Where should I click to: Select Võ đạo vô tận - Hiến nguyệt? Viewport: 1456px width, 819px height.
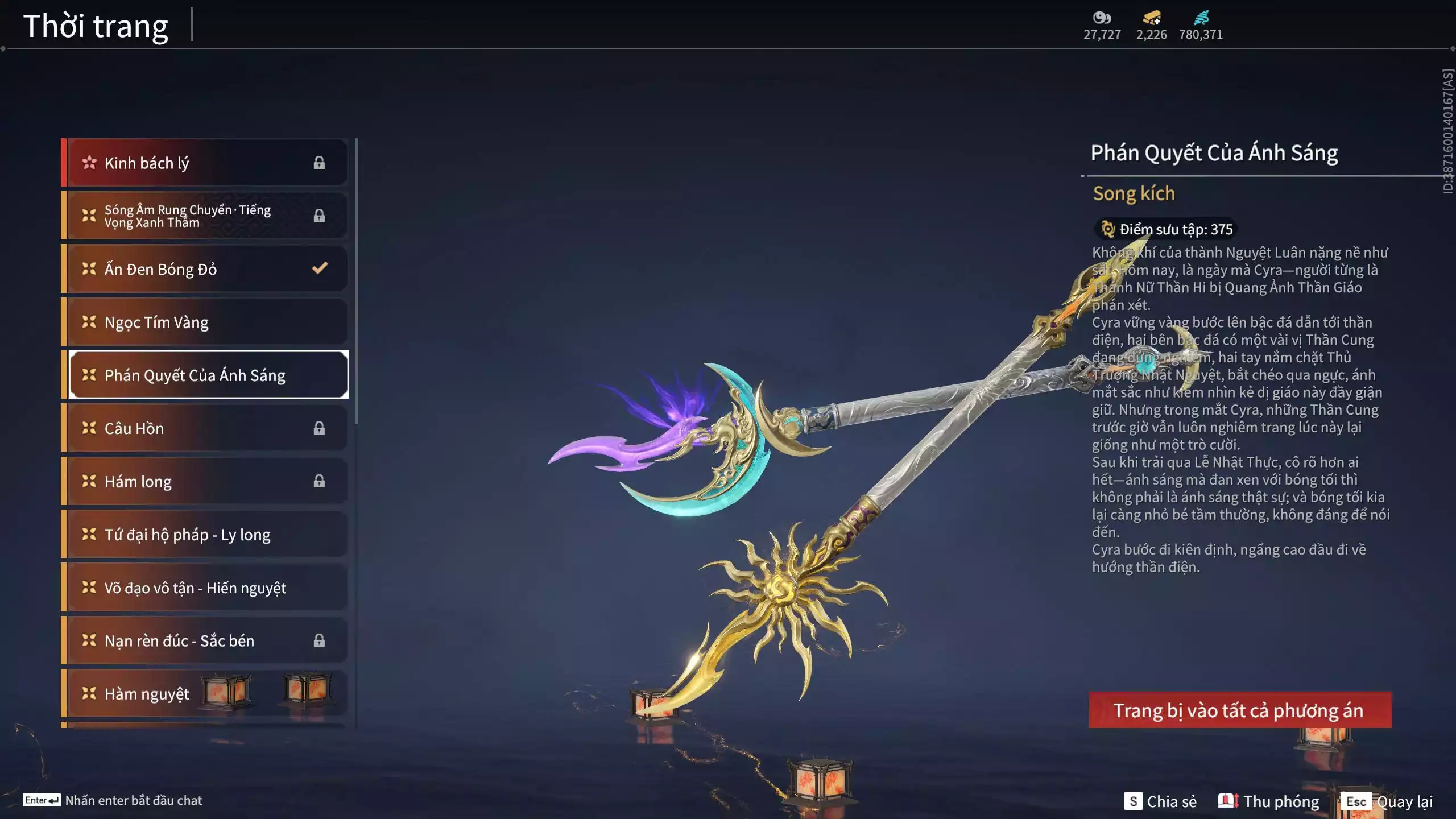[x=205, y=588]
